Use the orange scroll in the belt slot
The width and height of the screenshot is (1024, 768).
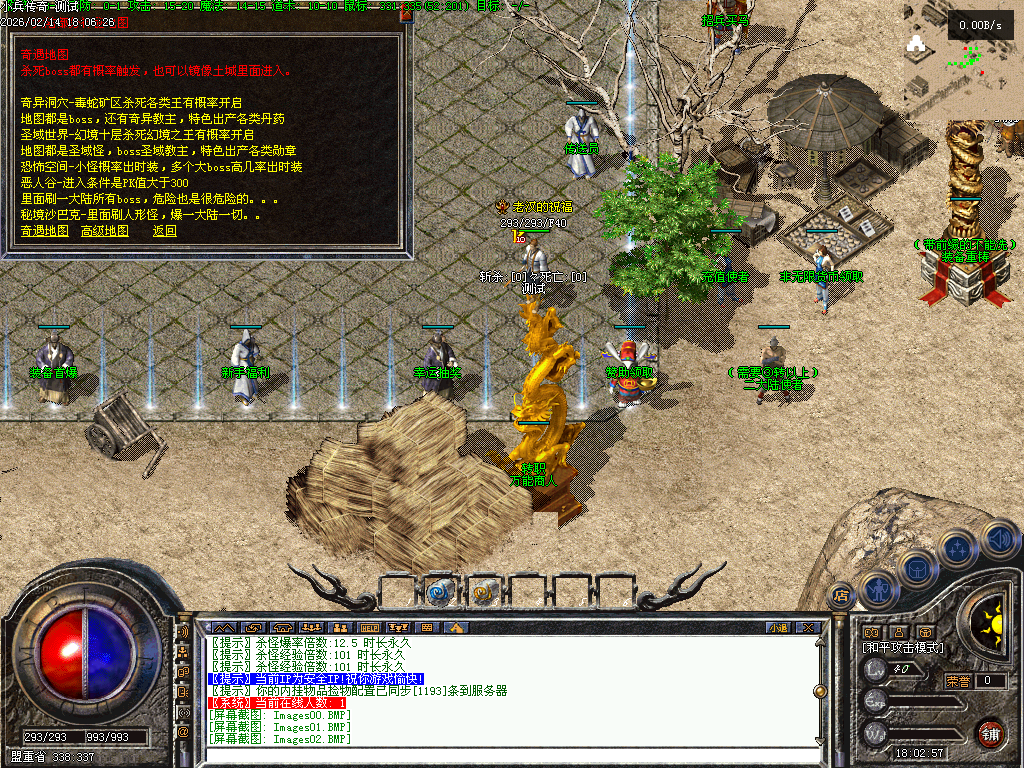point(484,591)
